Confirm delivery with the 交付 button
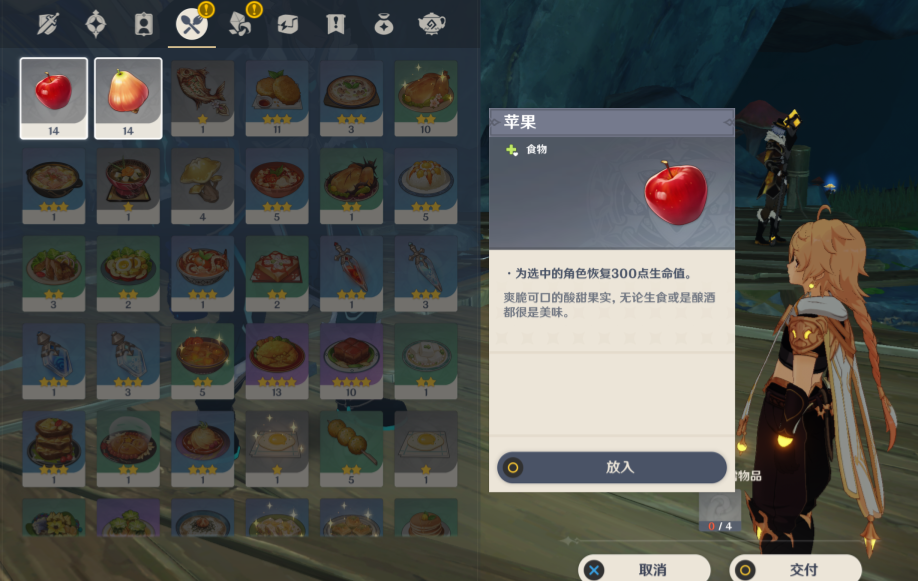Screen dimensions: 918x581 [x=795, y=569]
